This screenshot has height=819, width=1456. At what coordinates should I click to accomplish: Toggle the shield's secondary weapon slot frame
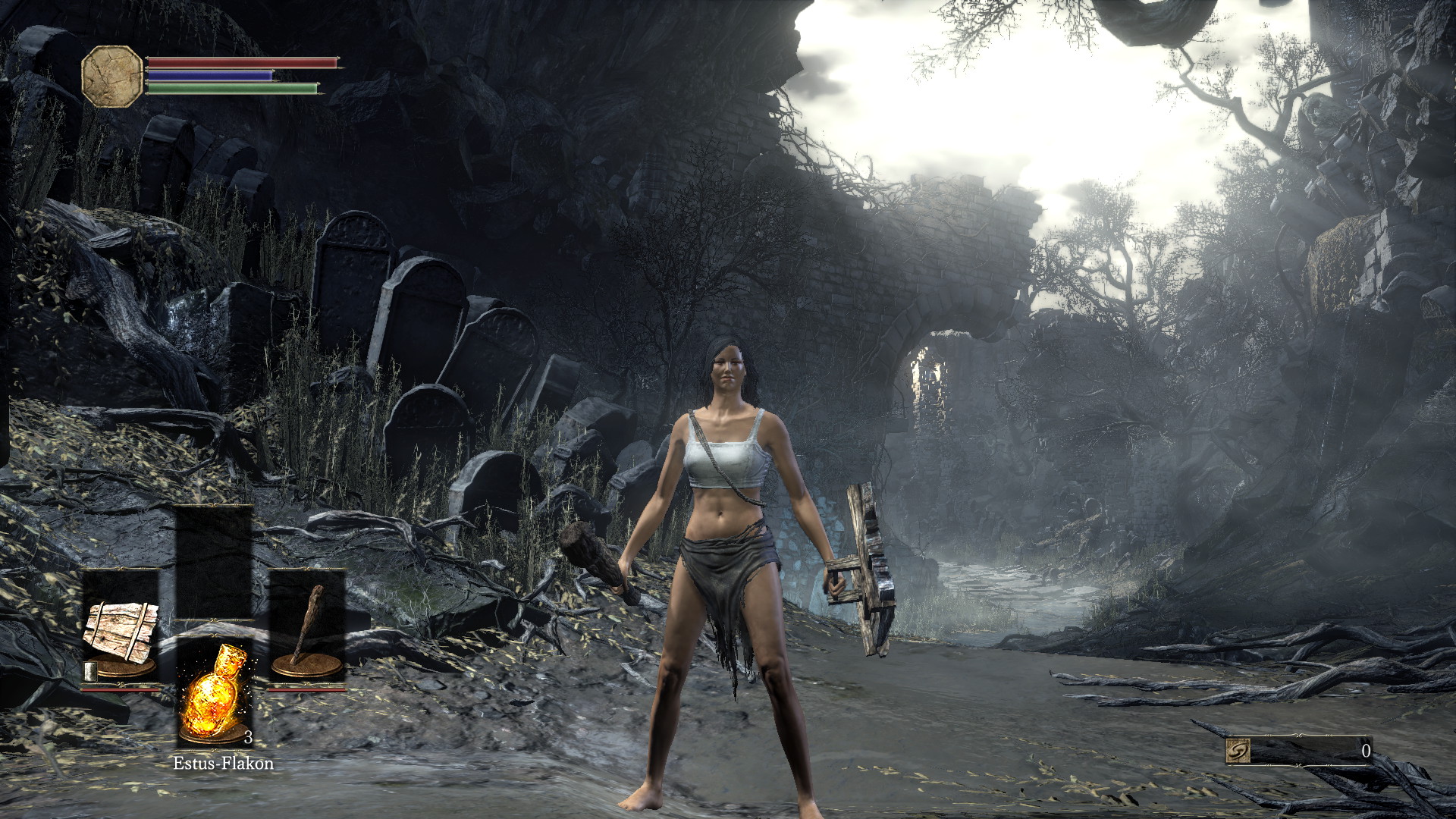120,570
